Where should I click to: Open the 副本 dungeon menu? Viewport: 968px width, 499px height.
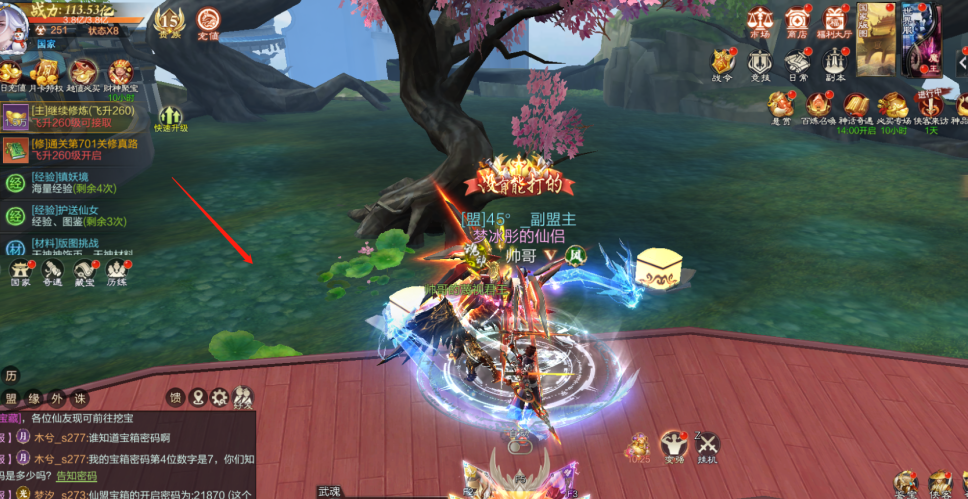(x=835, y=62)
